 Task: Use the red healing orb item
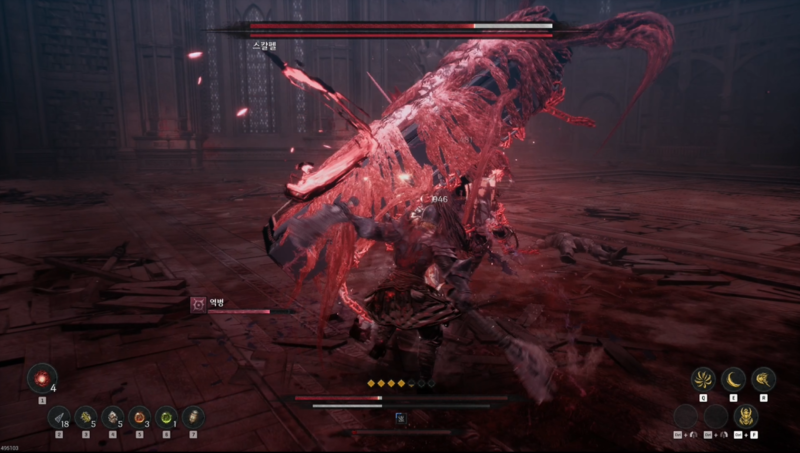[42, 378]
